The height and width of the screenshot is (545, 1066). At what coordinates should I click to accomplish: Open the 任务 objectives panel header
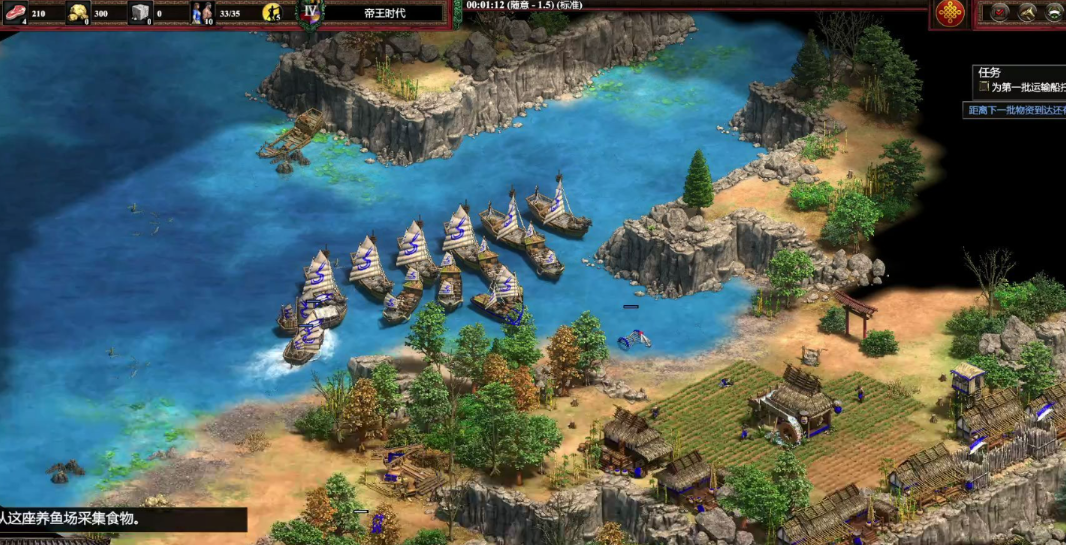click(990, 72)
